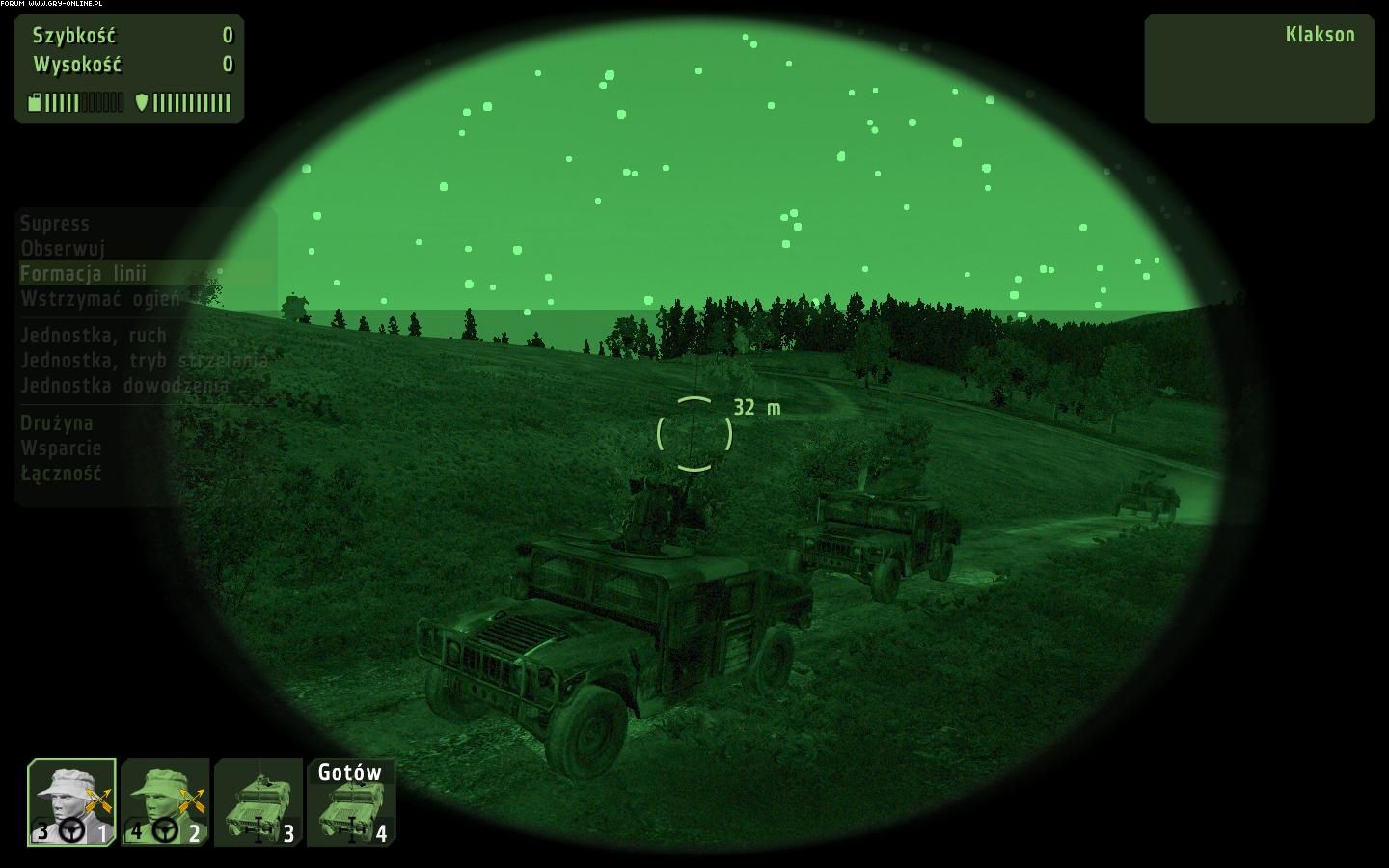Screen dimensions: 1389x868
Task: Open the Drużyna menu
Action: click(x=57, y=423)
